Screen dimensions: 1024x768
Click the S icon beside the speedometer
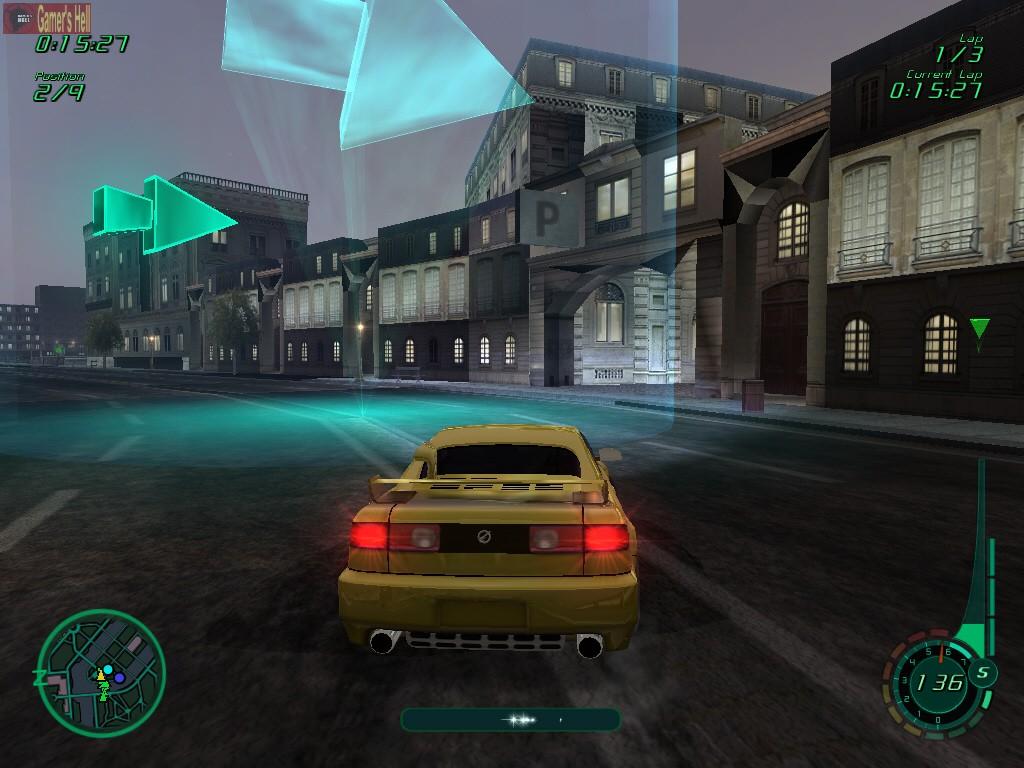(x=981, y=672)
